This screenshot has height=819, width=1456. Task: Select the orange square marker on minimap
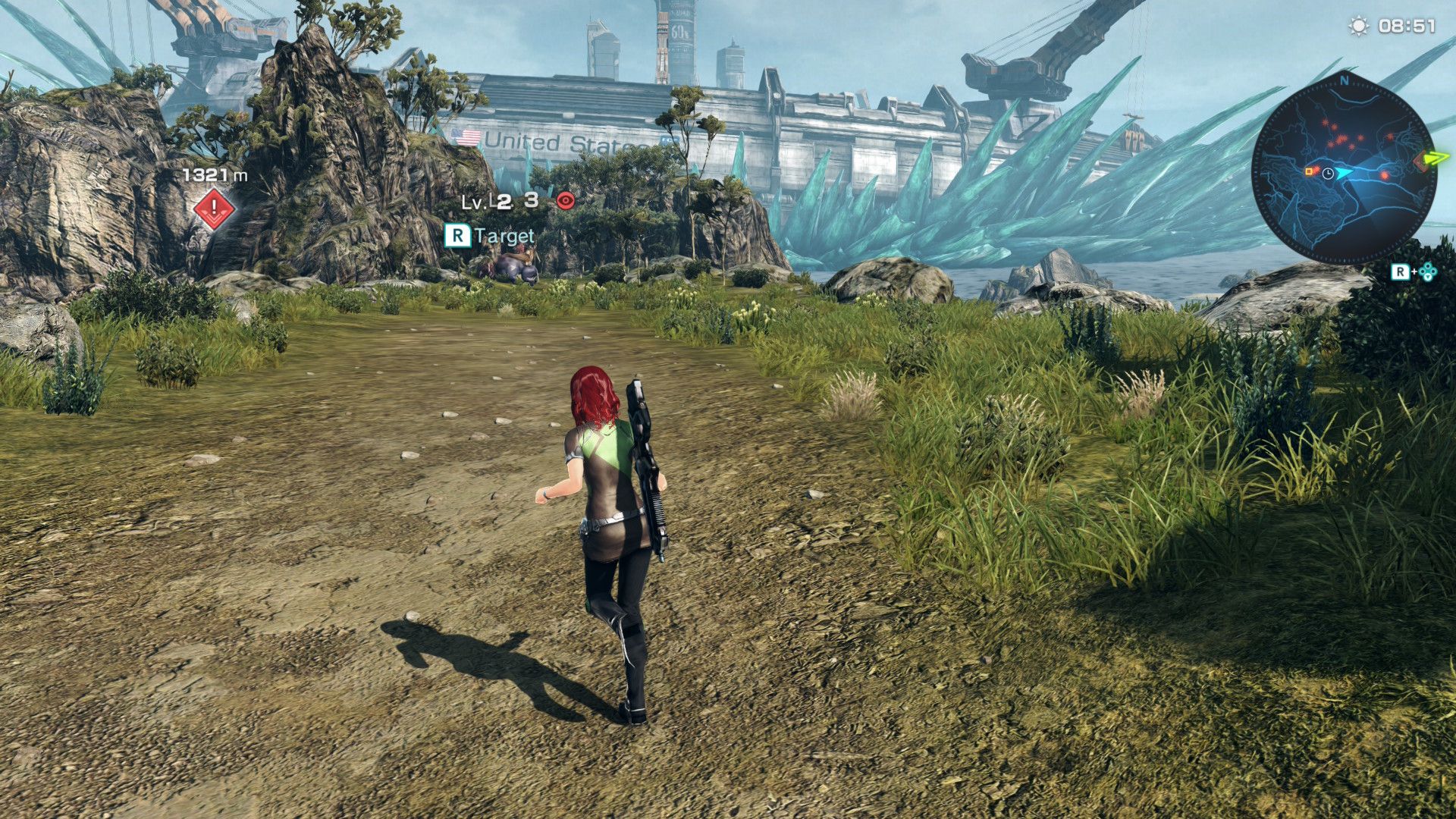pyautogui.click(x=1309, y=172)
